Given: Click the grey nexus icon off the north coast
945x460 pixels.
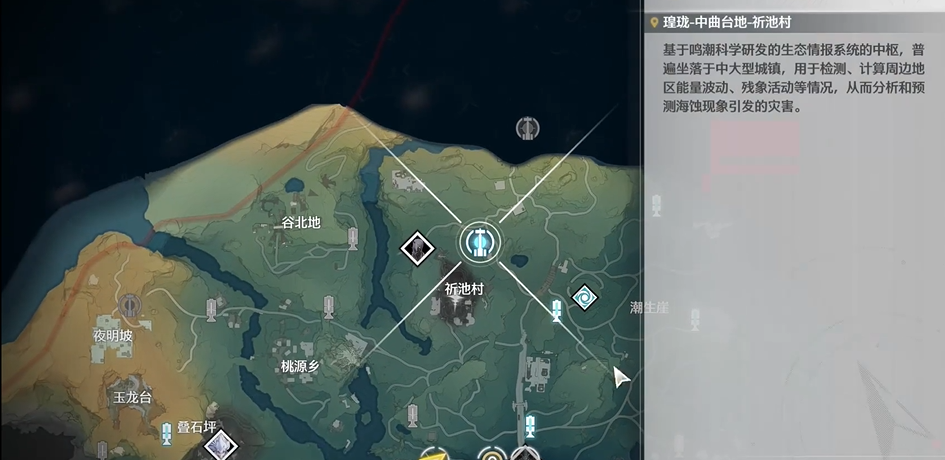Looking at the screenshot, I should [527, 128].
